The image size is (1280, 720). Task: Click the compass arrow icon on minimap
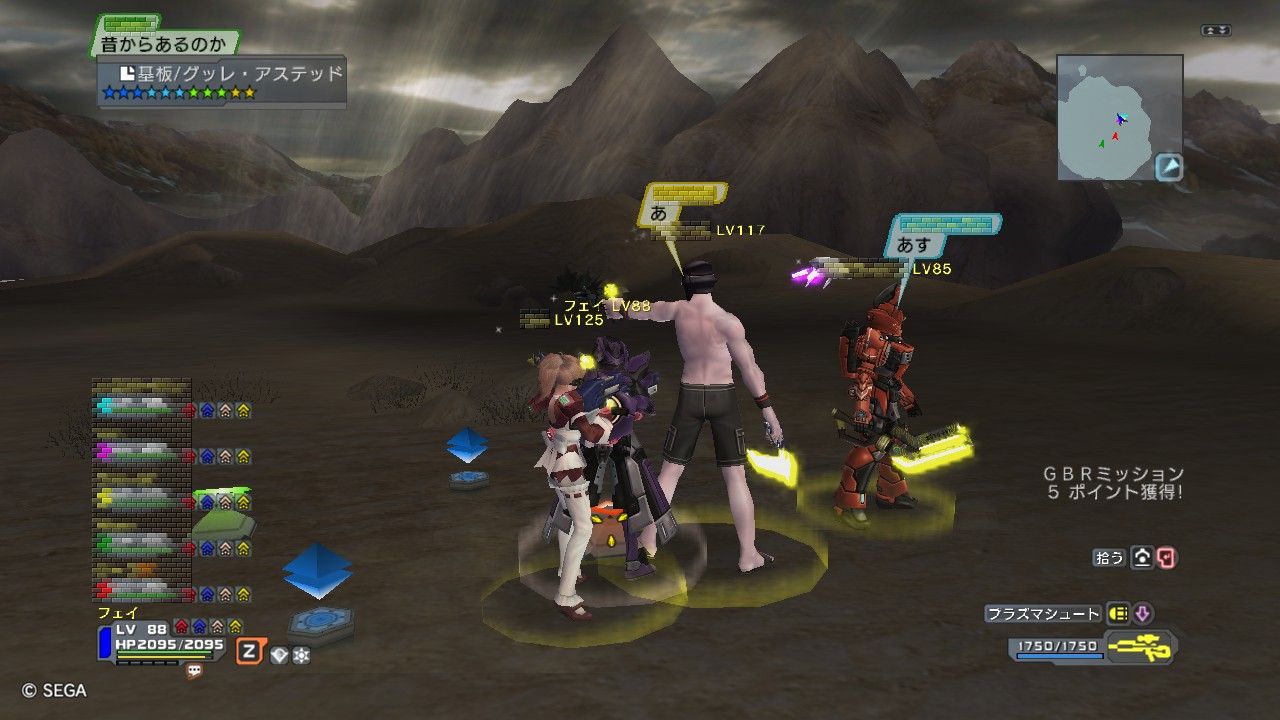pyautogui.click(x=1169, y=167)
